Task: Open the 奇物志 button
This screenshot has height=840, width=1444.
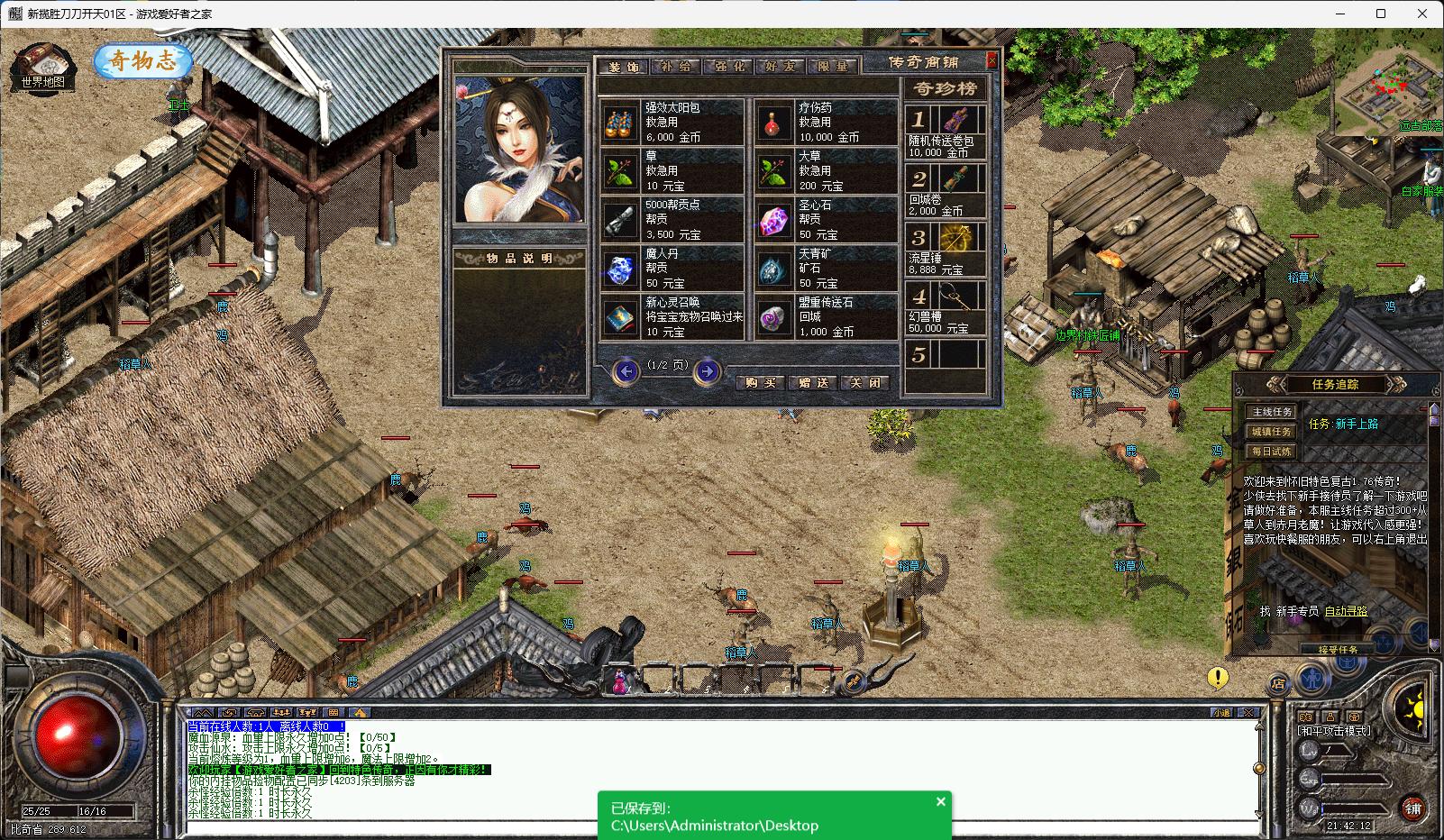Action: [143, 61]
